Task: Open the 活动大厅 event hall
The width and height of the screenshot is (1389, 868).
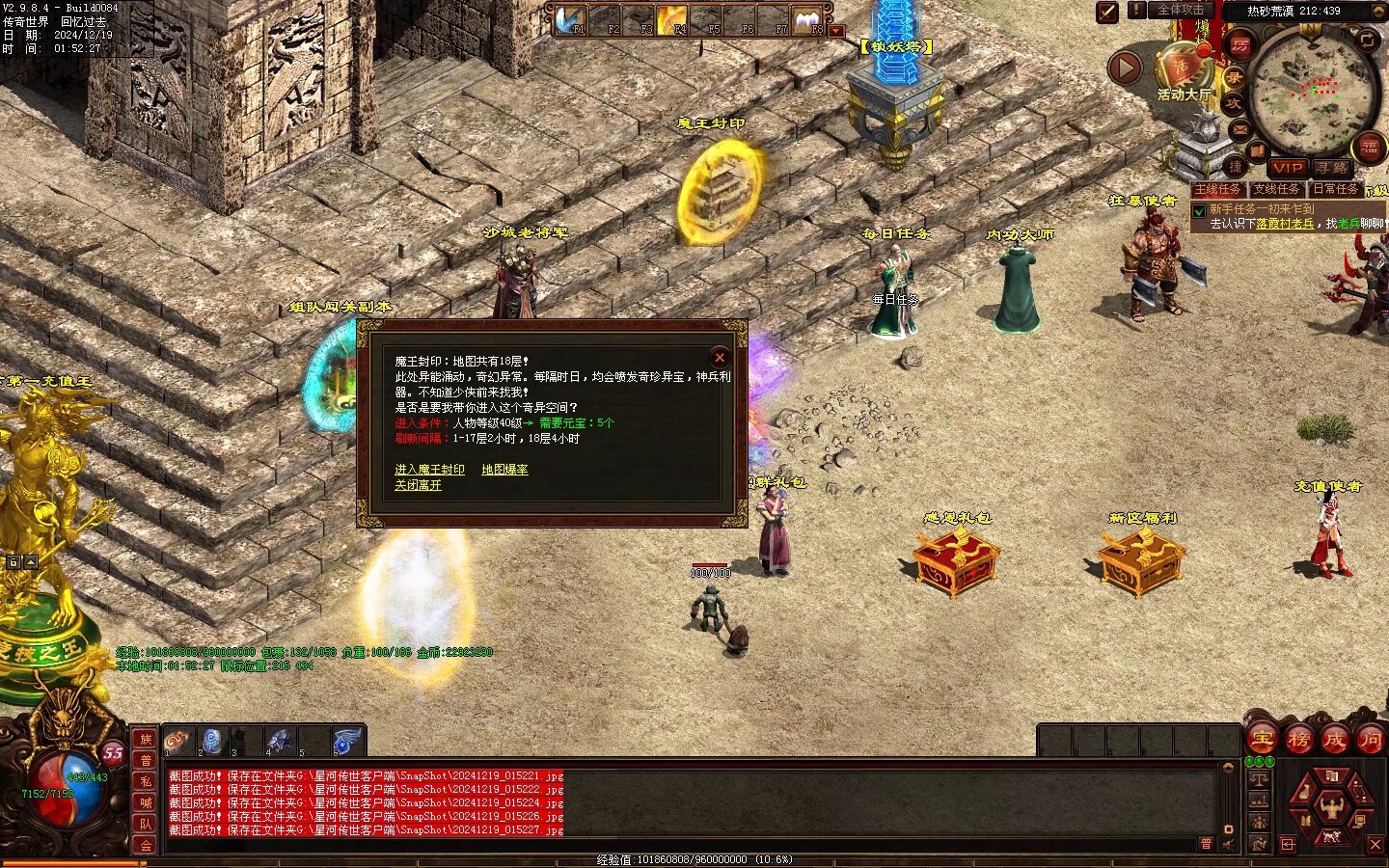Action: click(x=1182, y=71)
